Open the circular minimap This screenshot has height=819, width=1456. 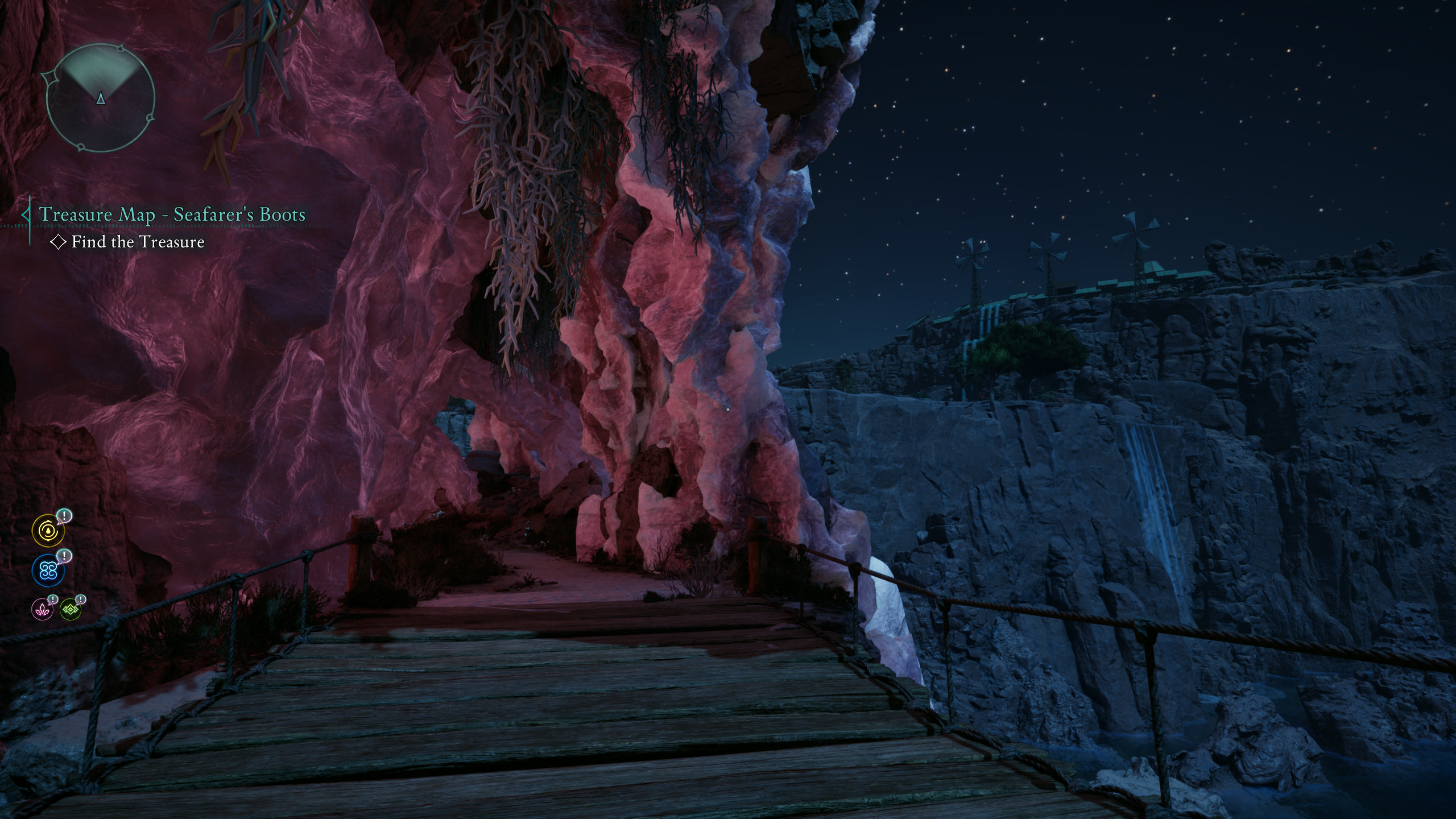click(100, 100)
